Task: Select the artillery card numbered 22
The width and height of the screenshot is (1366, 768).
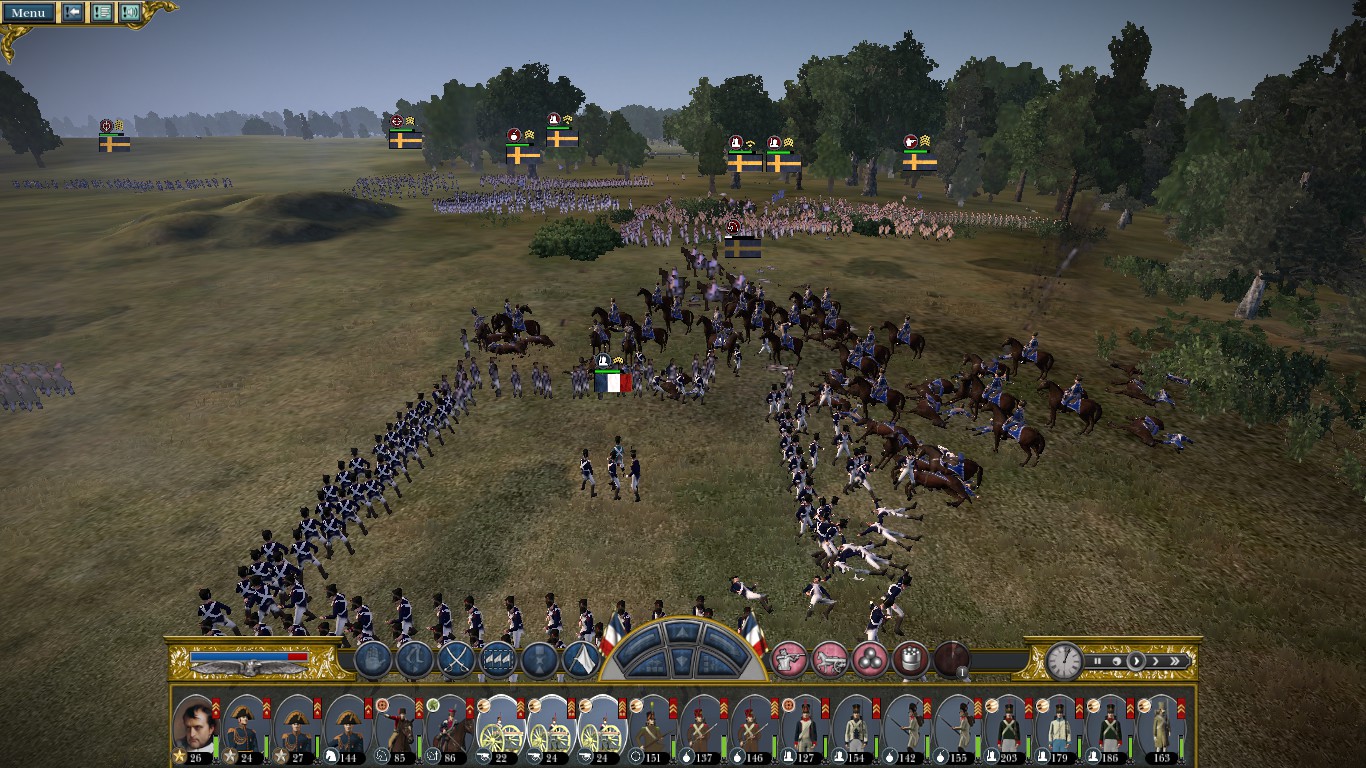Action: [500, 727]
